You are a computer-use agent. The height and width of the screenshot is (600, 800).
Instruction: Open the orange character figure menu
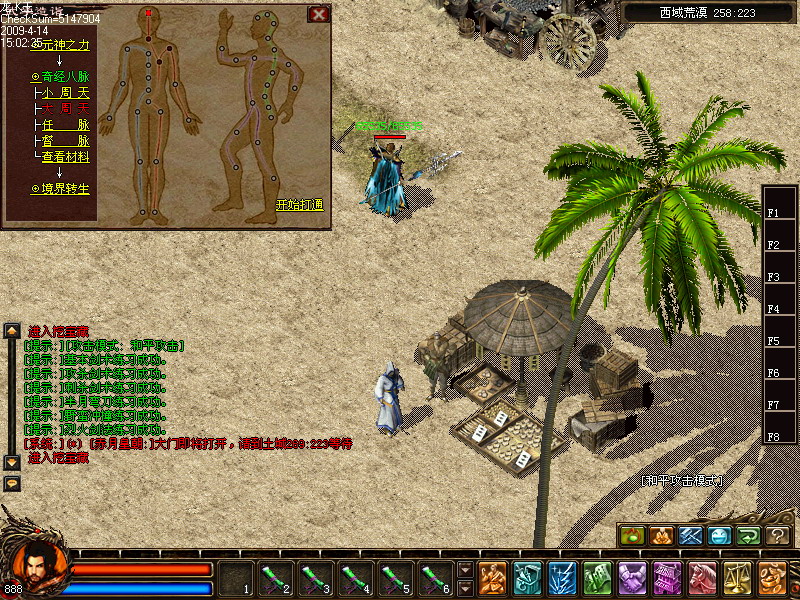[x=492, y=578]
